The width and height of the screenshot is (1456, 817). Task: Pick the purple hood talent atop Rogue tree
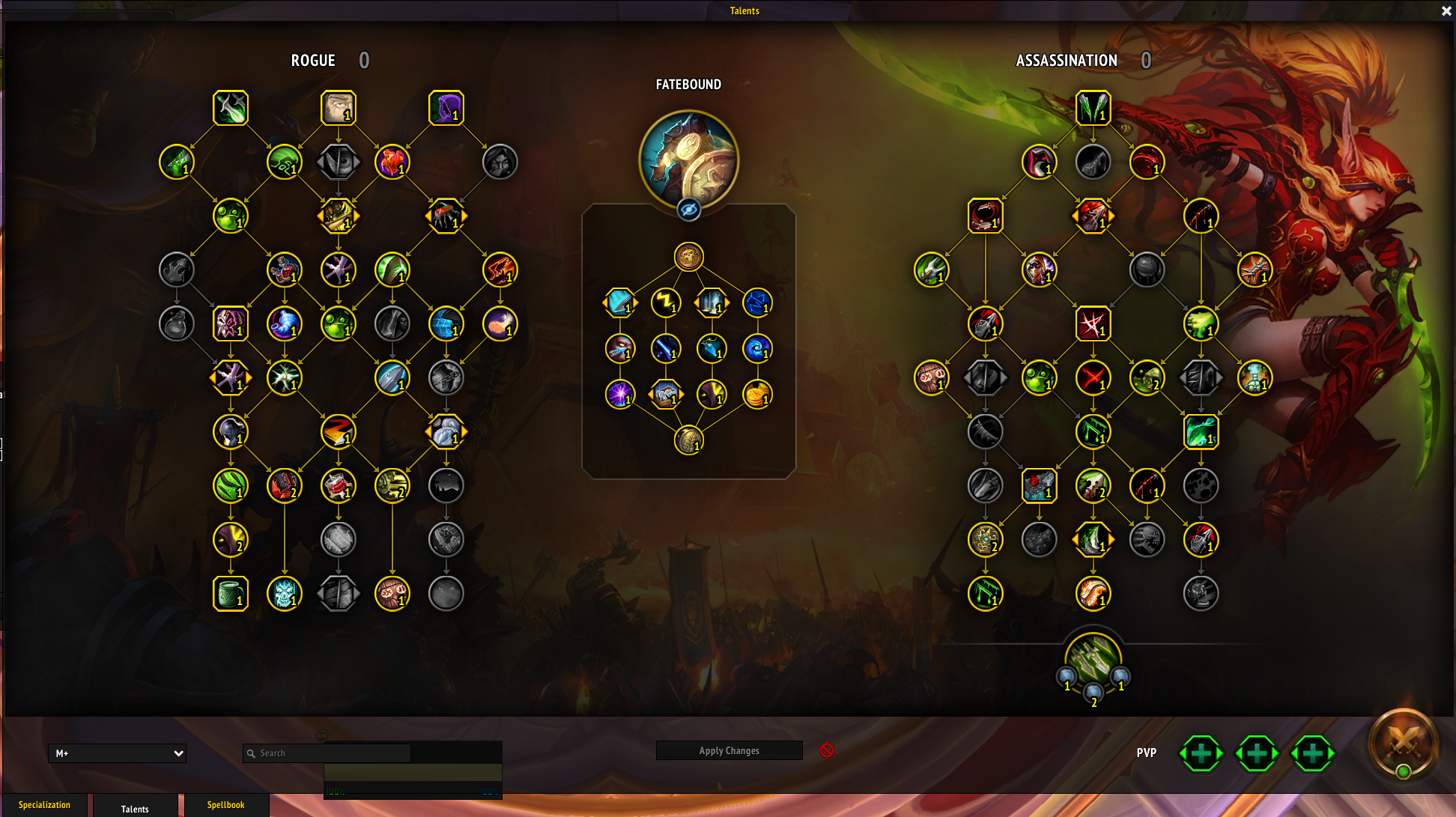pyautogui.click(x=446, y=108)
